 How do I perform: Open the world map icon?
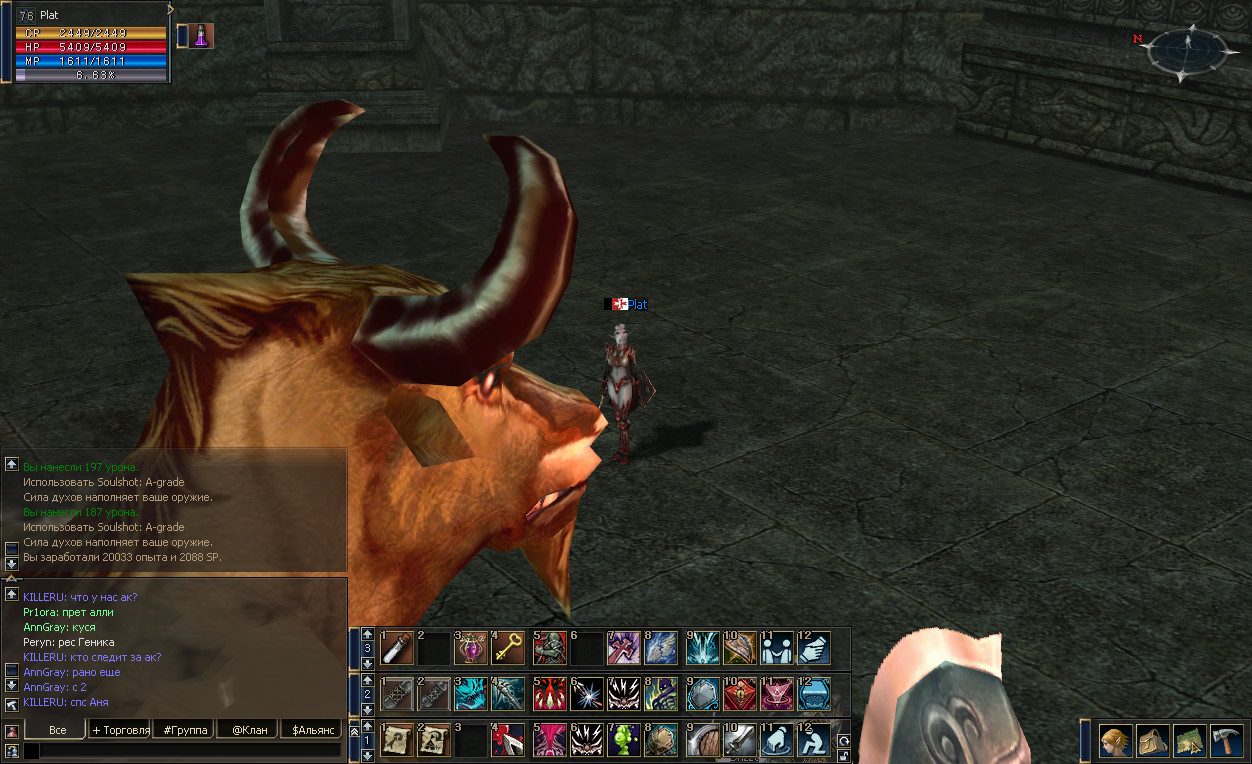tap(1189, 741)
